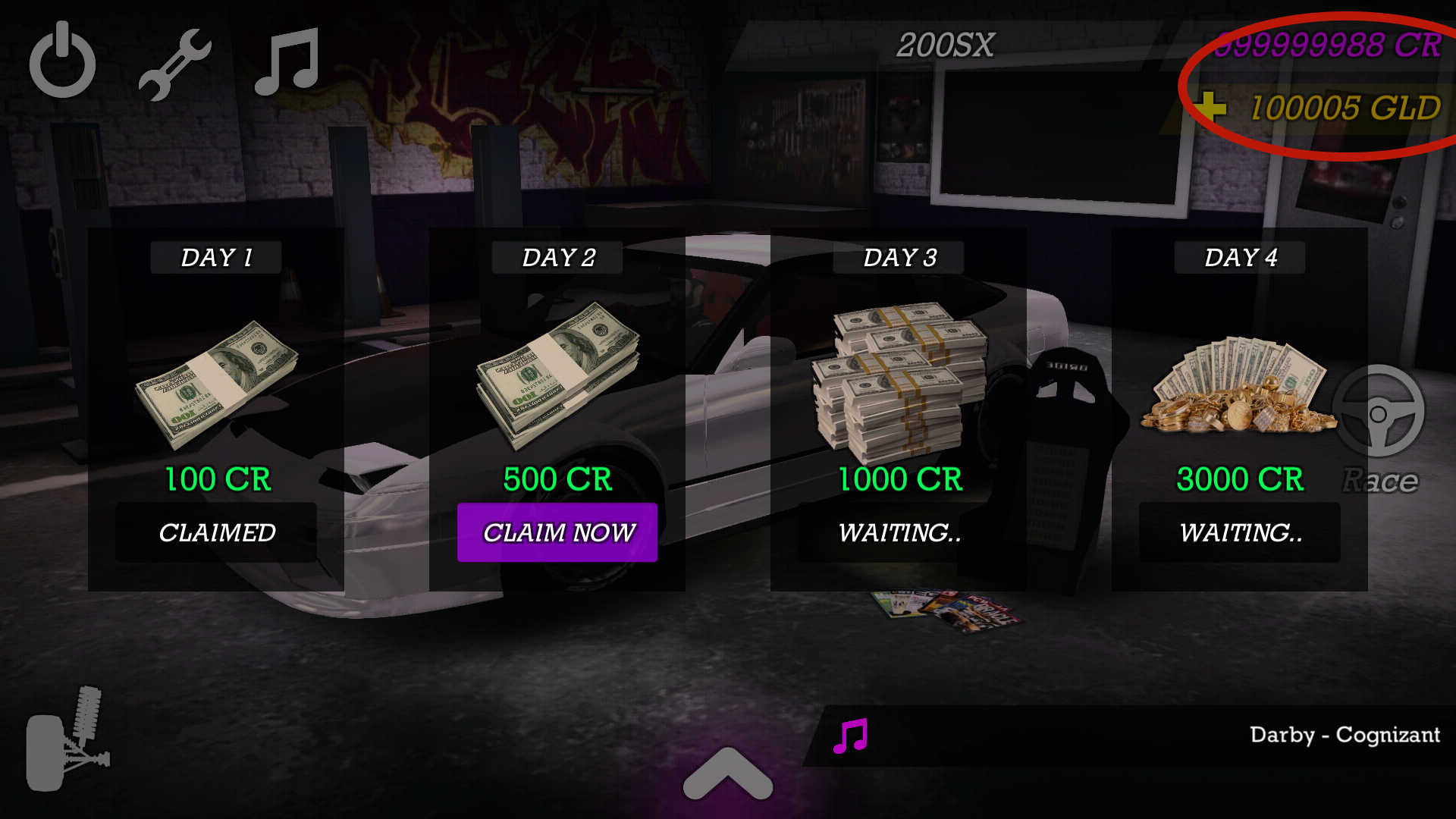Open the suspension tuning icon
This screenshot has height=819, width=1456.
[68, 739]
